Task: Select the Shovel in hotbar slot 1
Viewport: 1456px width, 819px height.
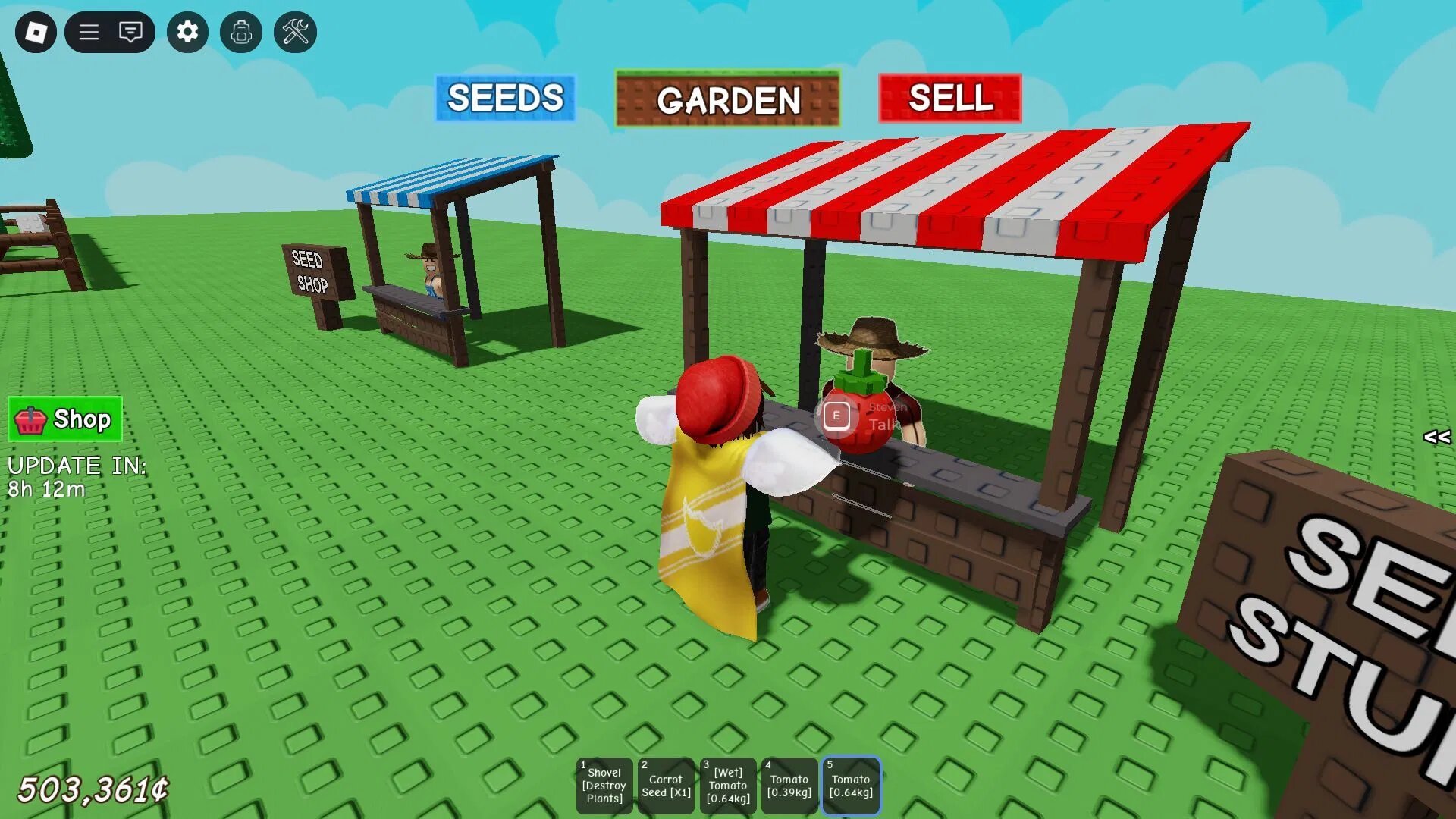Action: [604, 784]
